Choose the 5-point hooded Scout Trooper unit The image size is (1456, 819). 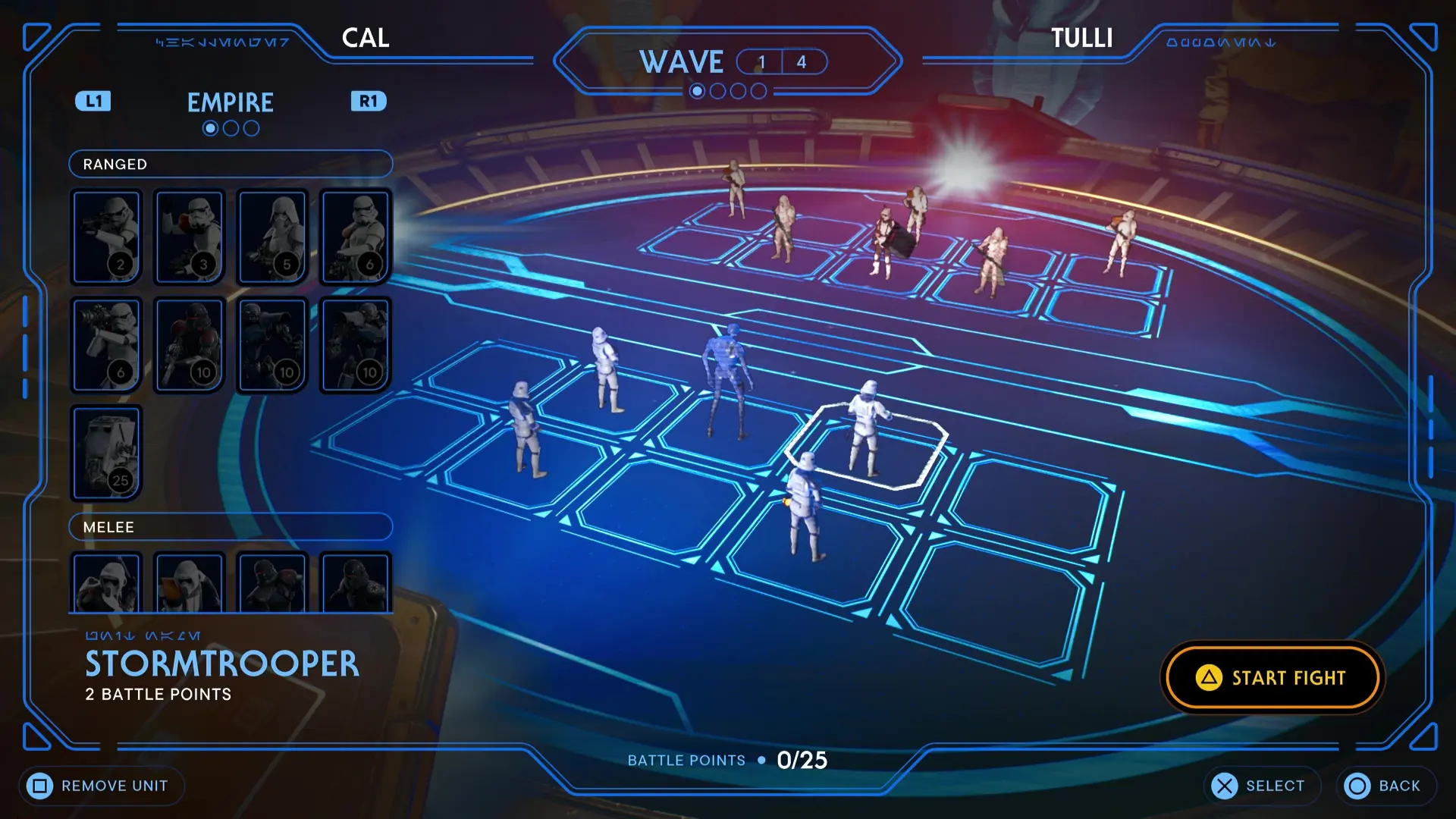(x=273, y=237)
